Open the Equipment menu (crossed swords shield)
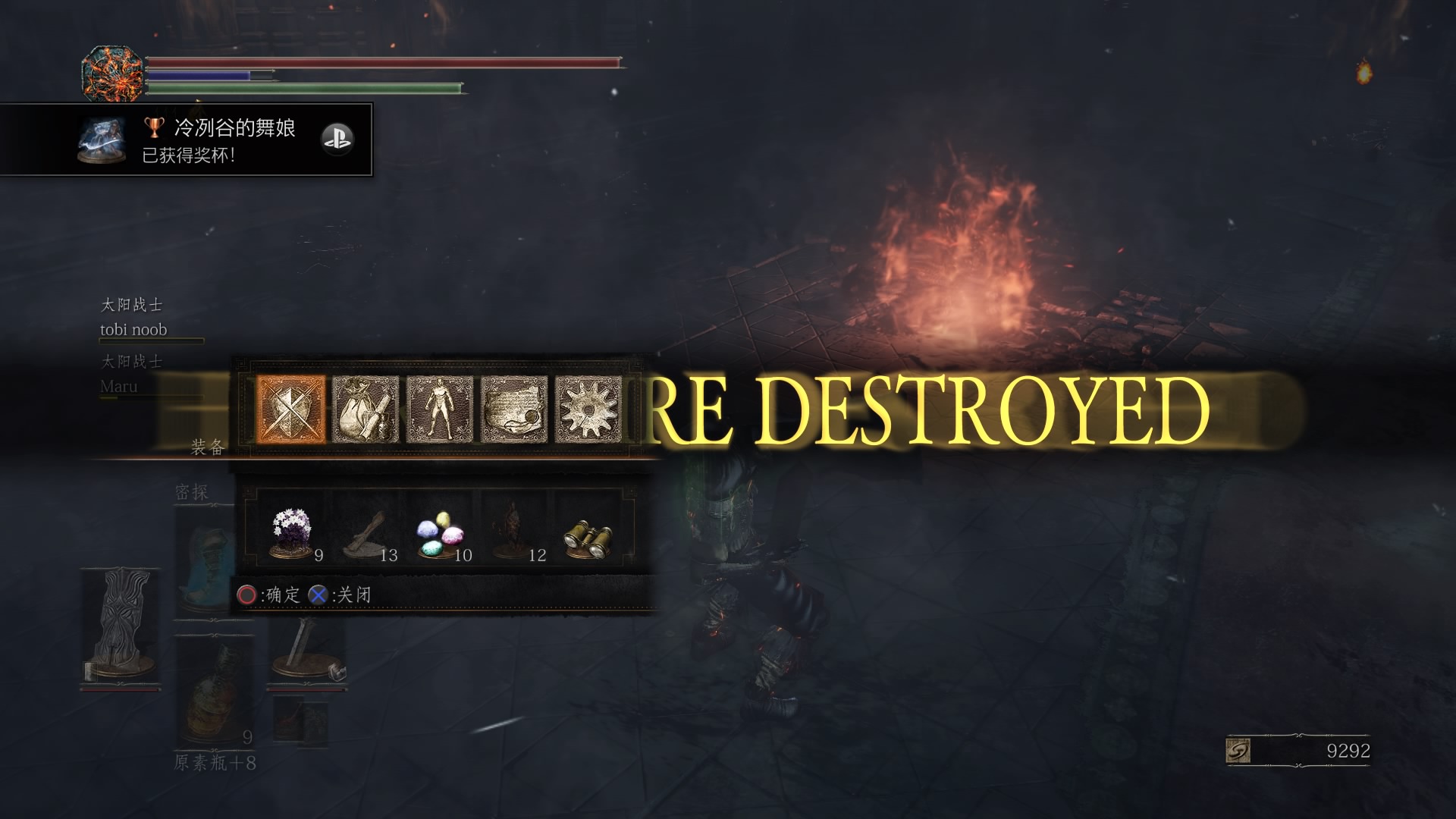The width and height of the screenshot is (1456, 819). click(x=292, y=409)
